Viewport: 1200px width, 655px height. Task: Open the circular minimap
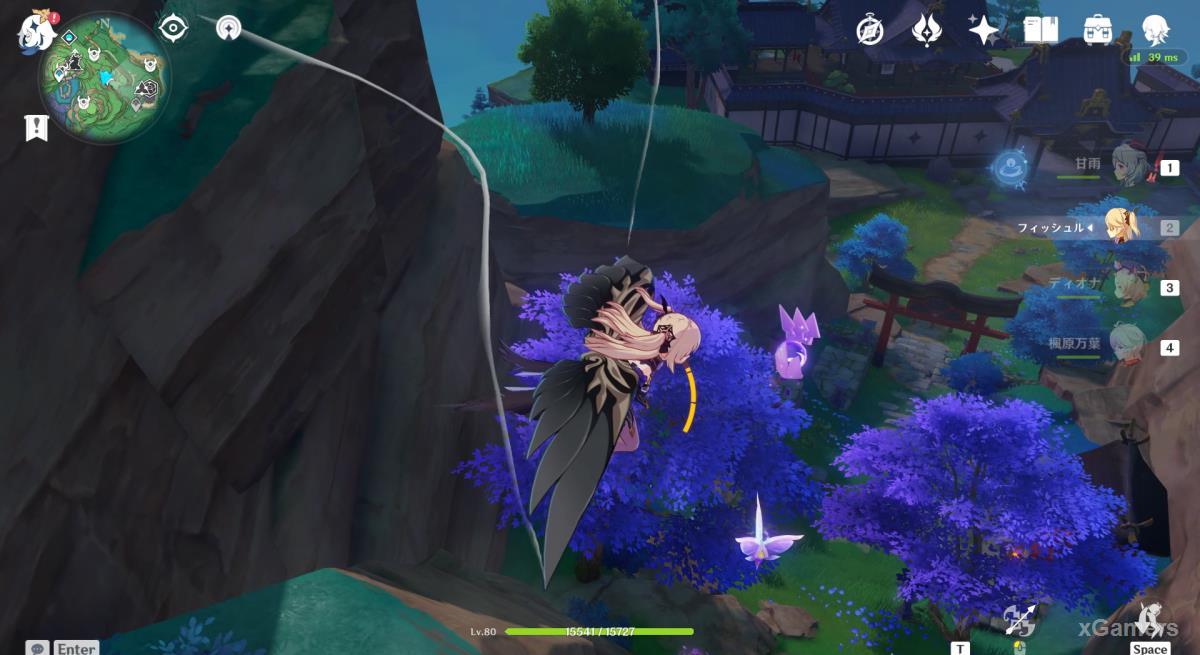(x=104, y=79)
